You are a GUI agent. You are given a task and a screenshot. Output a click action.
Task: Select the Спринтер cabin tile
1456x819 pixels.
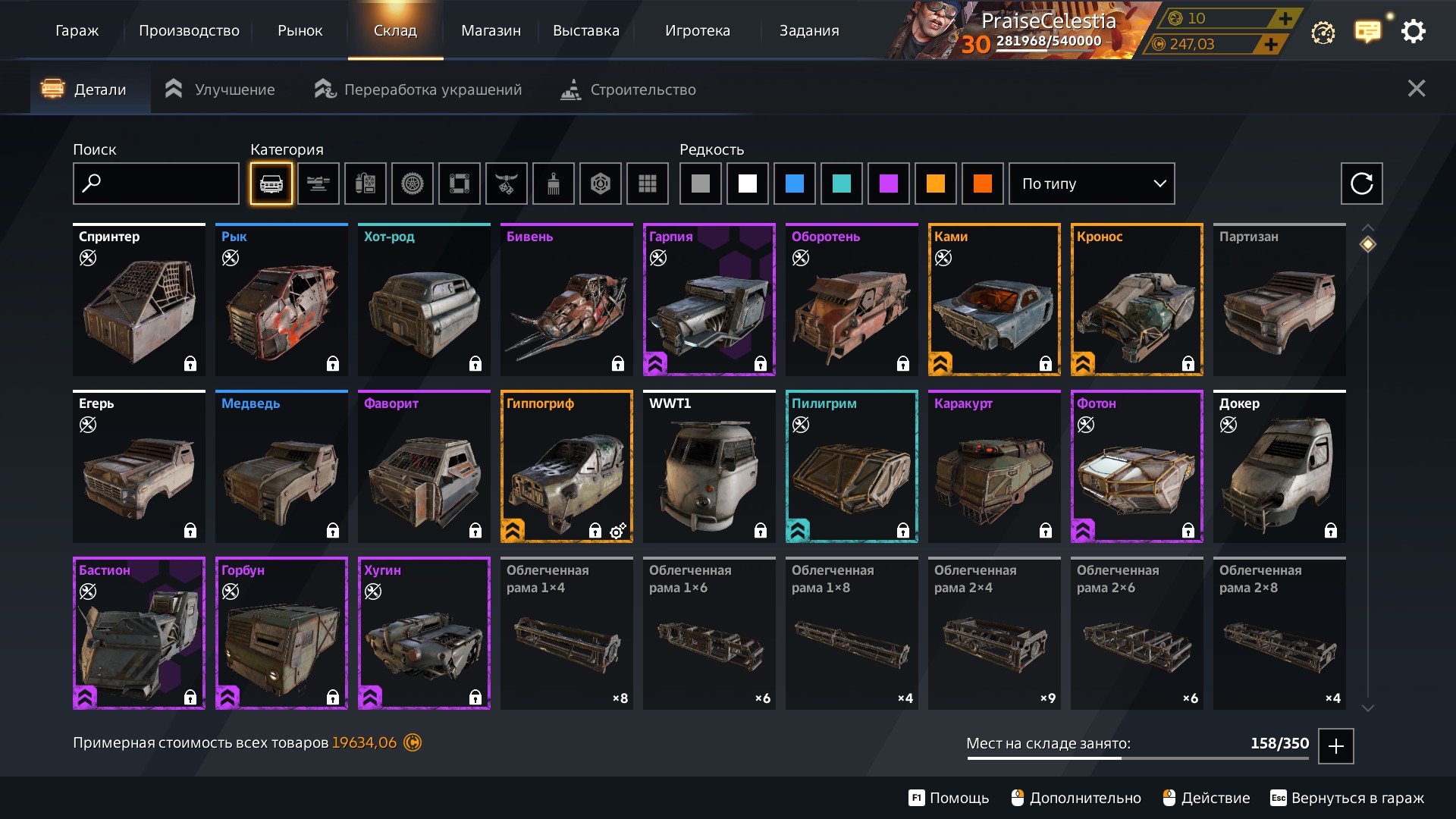pos(139,300)
